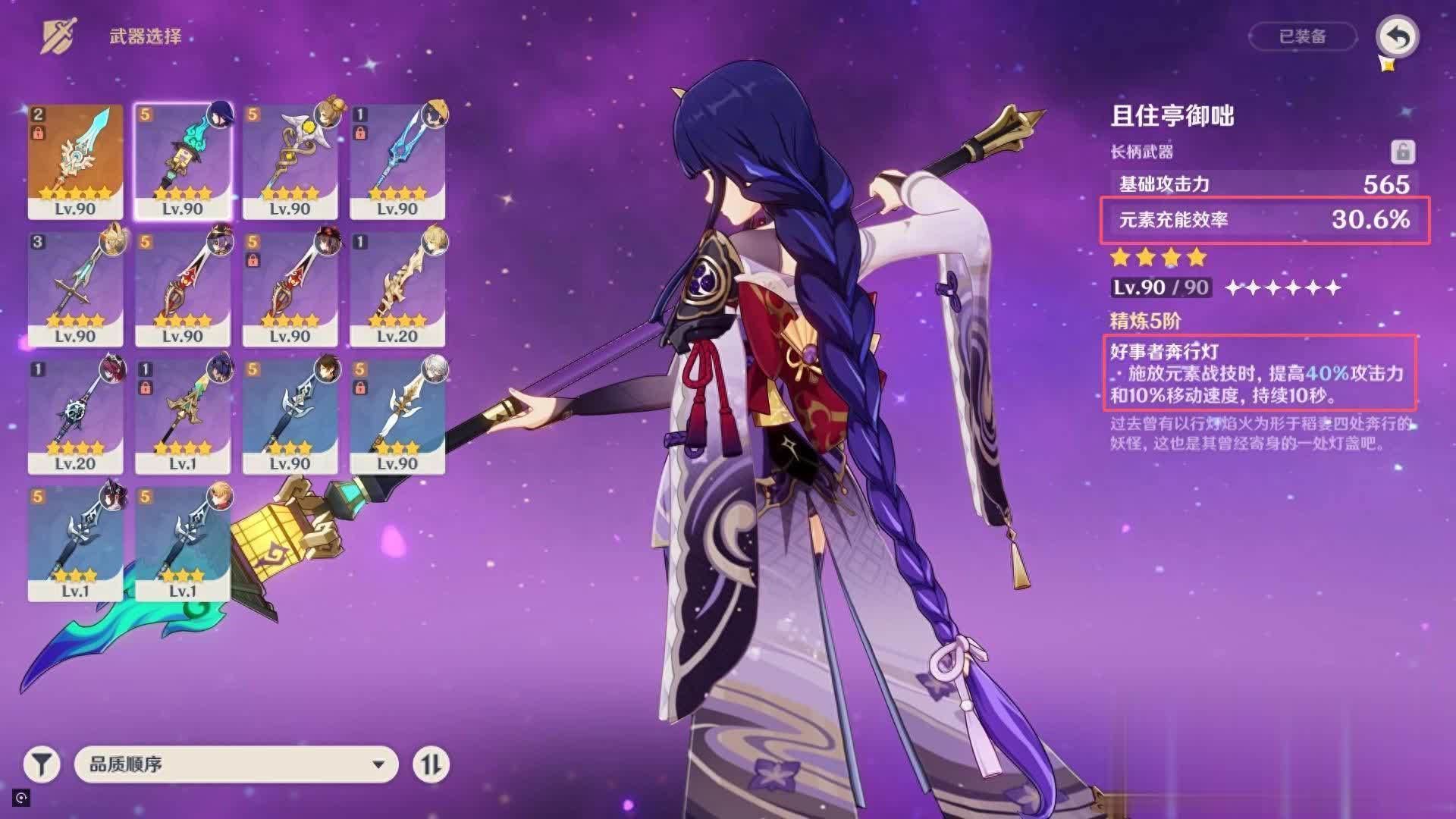Open the 品质顺序 sort dropdown

tap(236, 764)
